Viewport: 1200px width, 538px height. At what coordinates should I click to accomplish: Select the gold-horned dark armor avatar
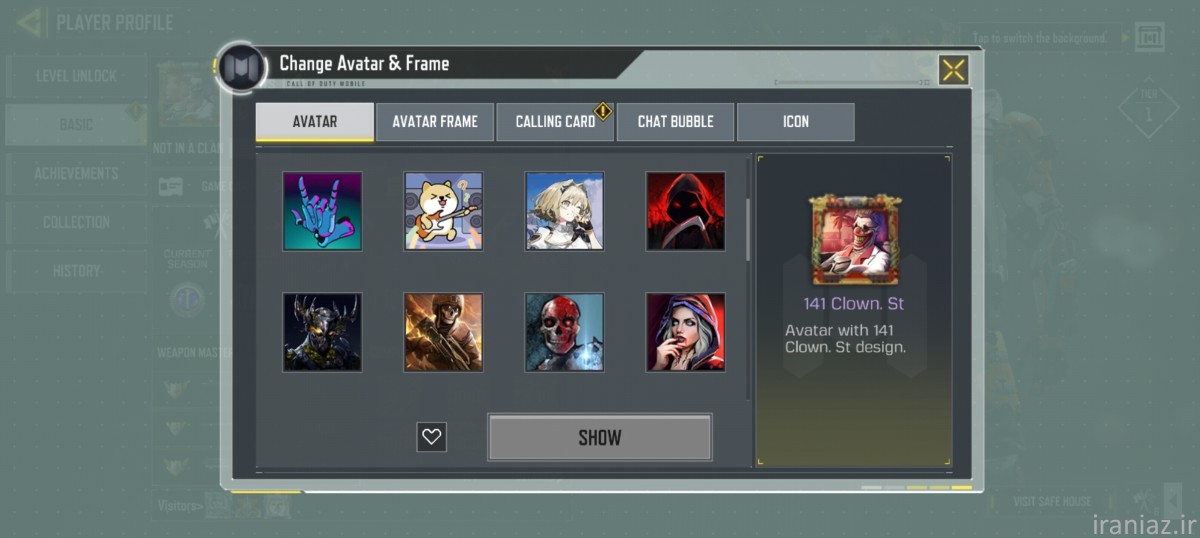coord(322,332)
